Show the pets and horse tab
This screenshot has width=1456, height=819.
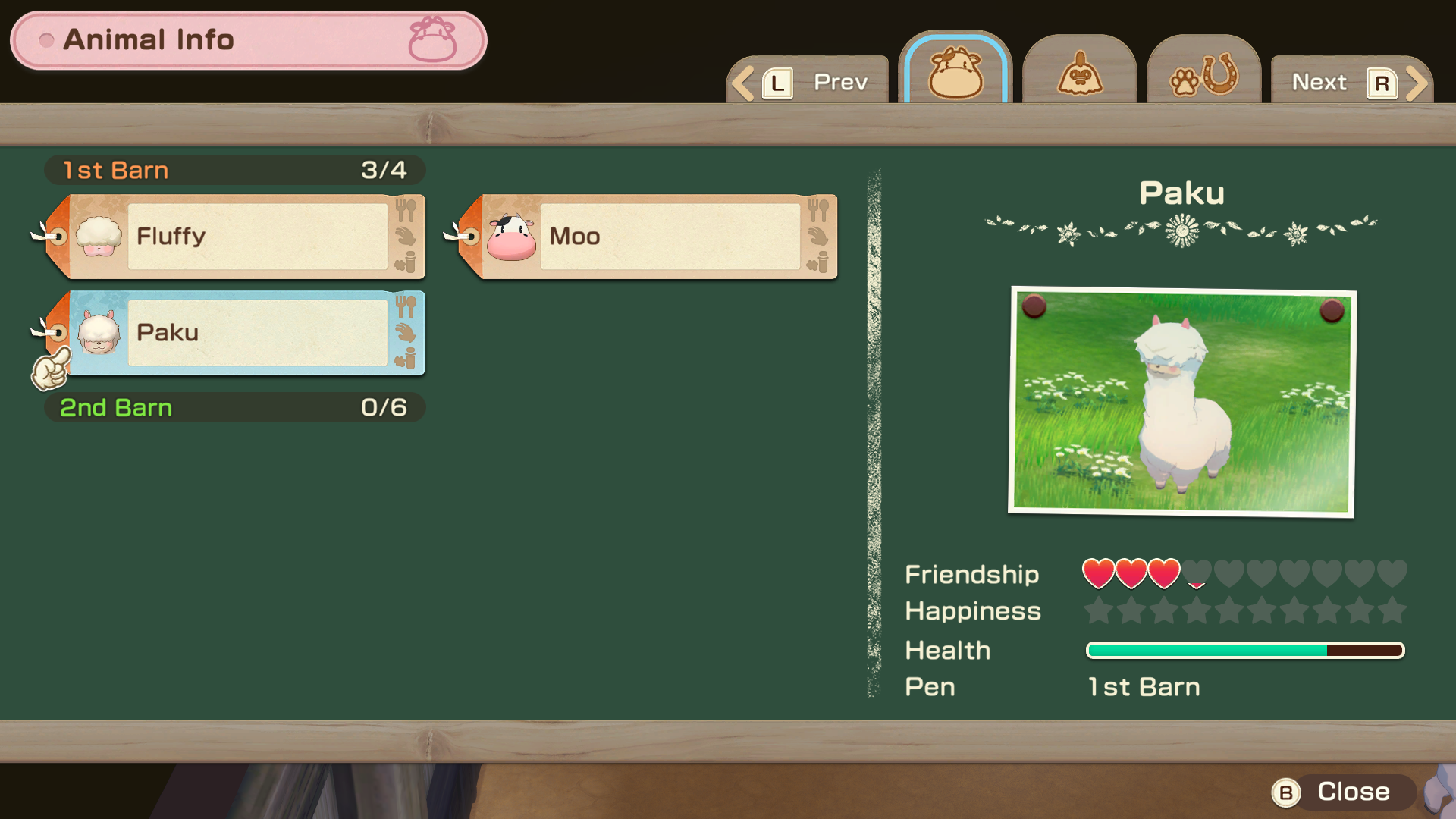point(1203,74)
